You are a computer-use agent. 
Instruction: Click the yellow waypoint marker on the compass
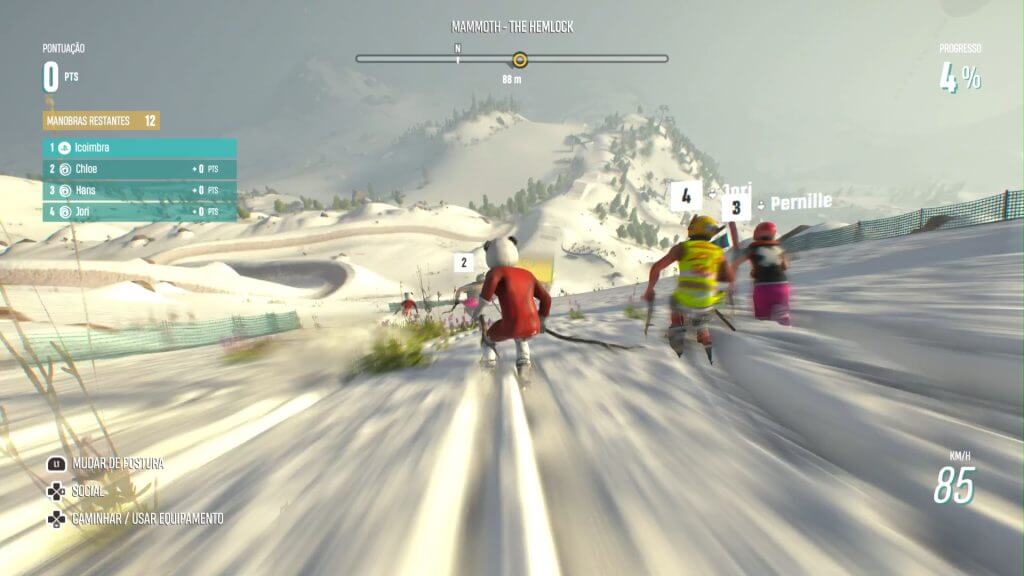coord(519,59)
